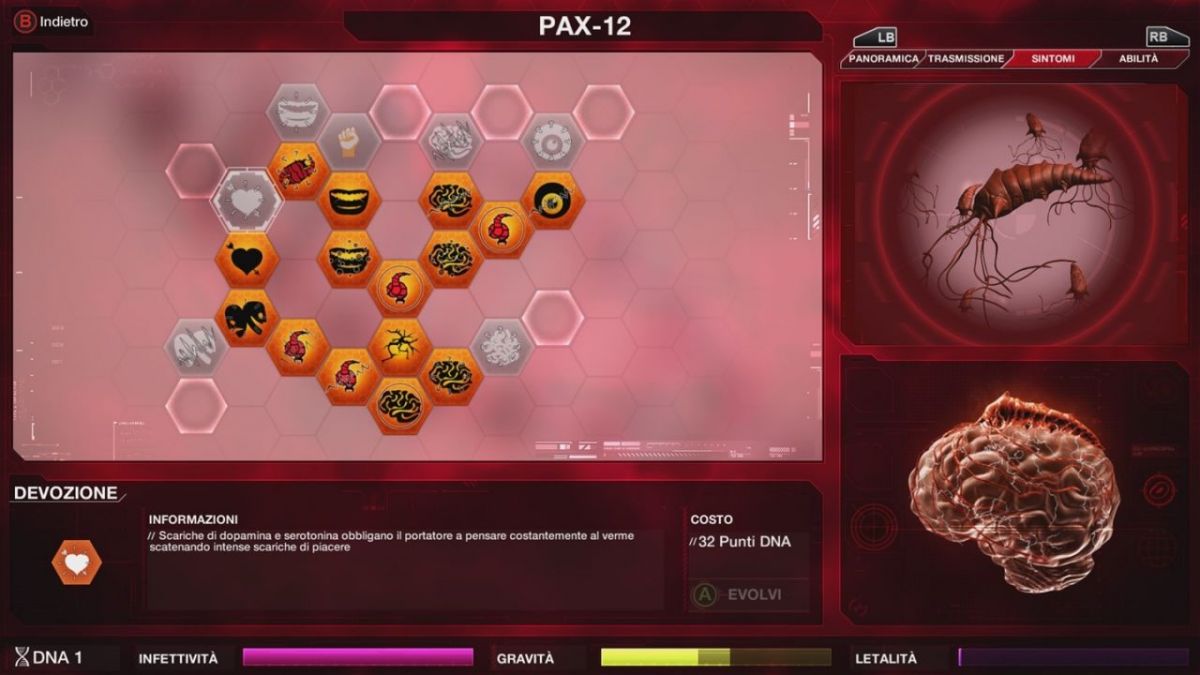Select the Sintomi tab
Screen dimensions: 1200x675
pos(1052,59)
